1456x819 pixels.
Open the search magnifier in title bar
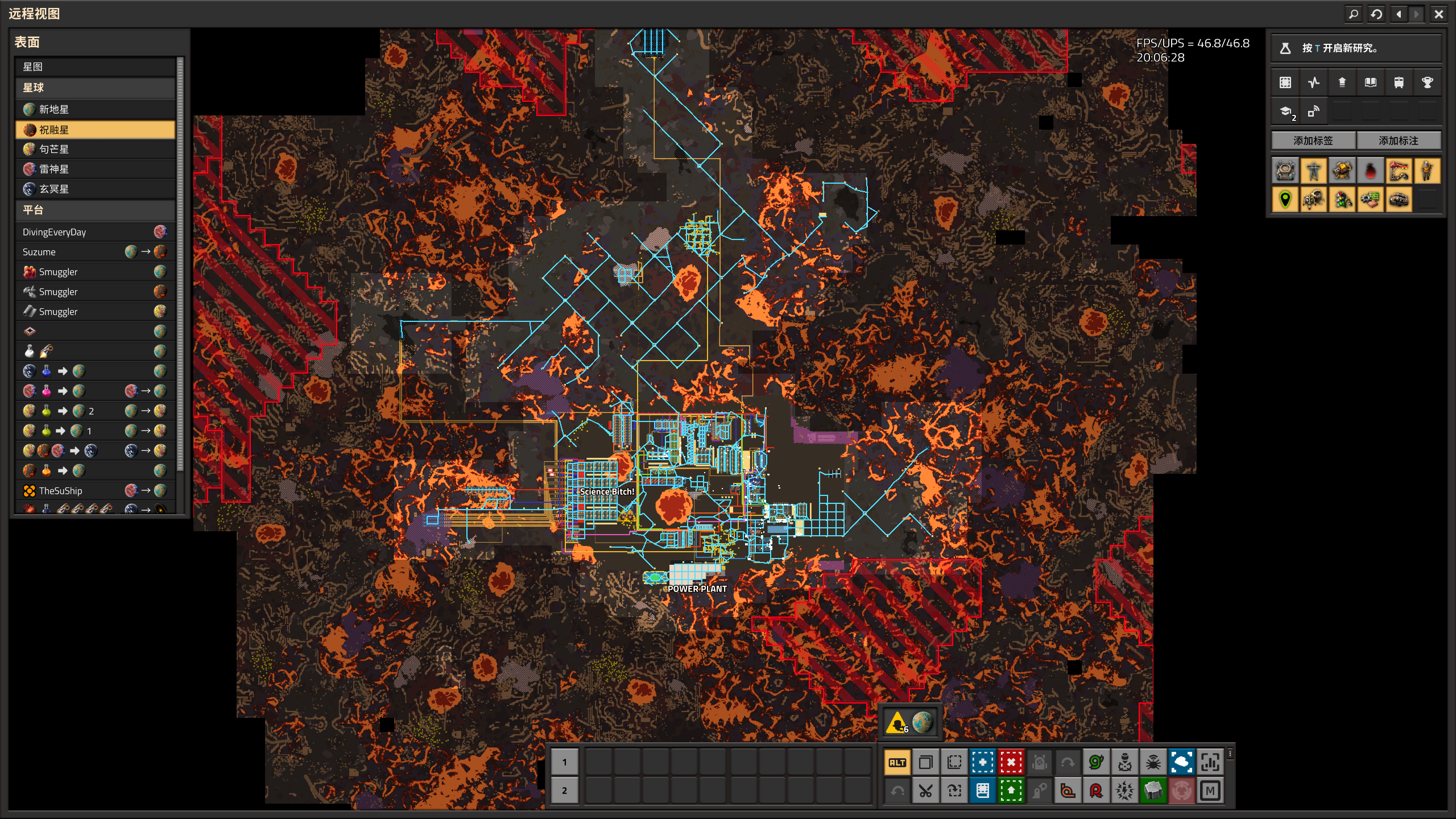coord(1354,14)
